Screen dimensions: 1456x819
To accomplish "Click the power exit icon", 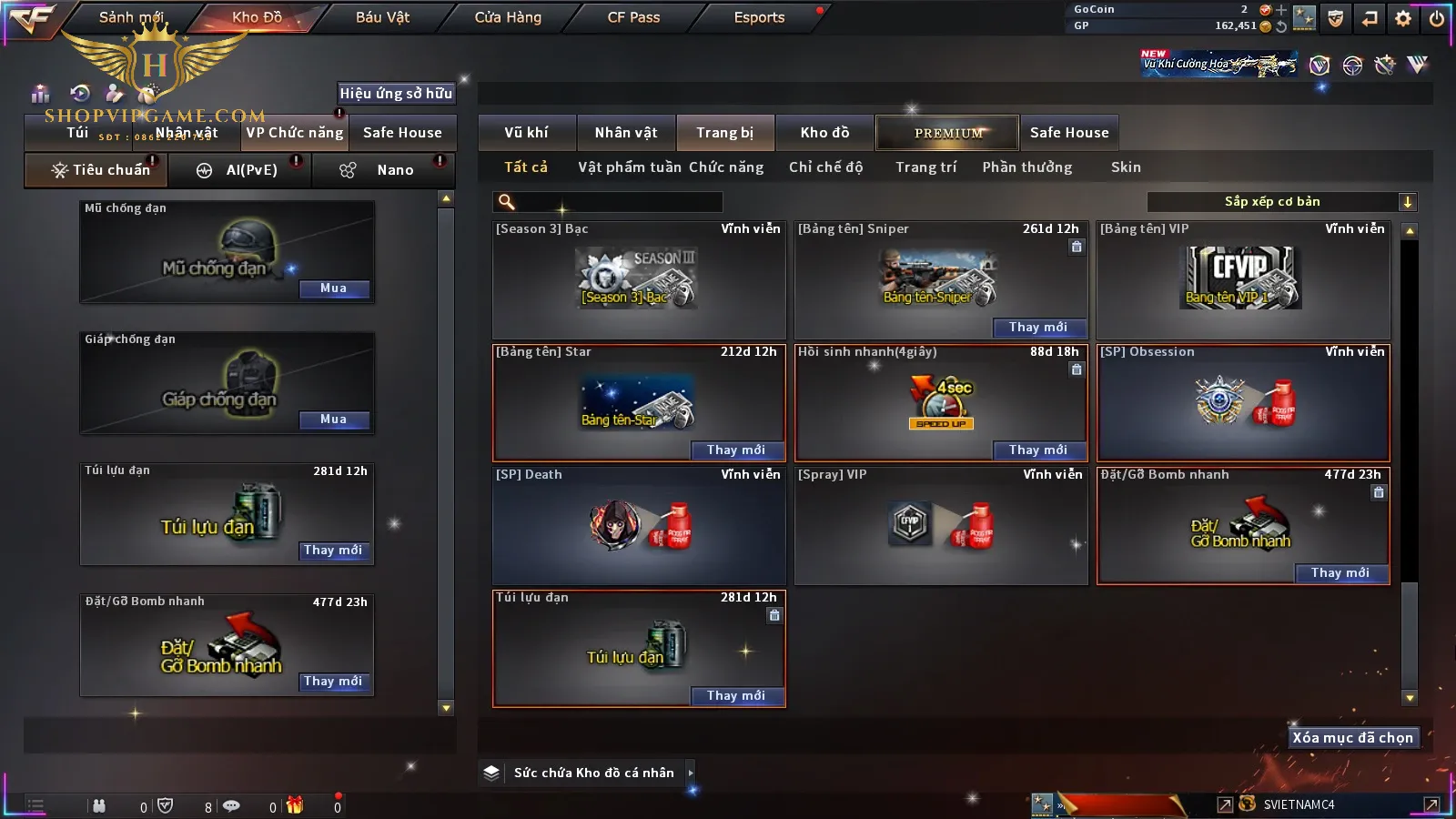I will (1437, 17).
